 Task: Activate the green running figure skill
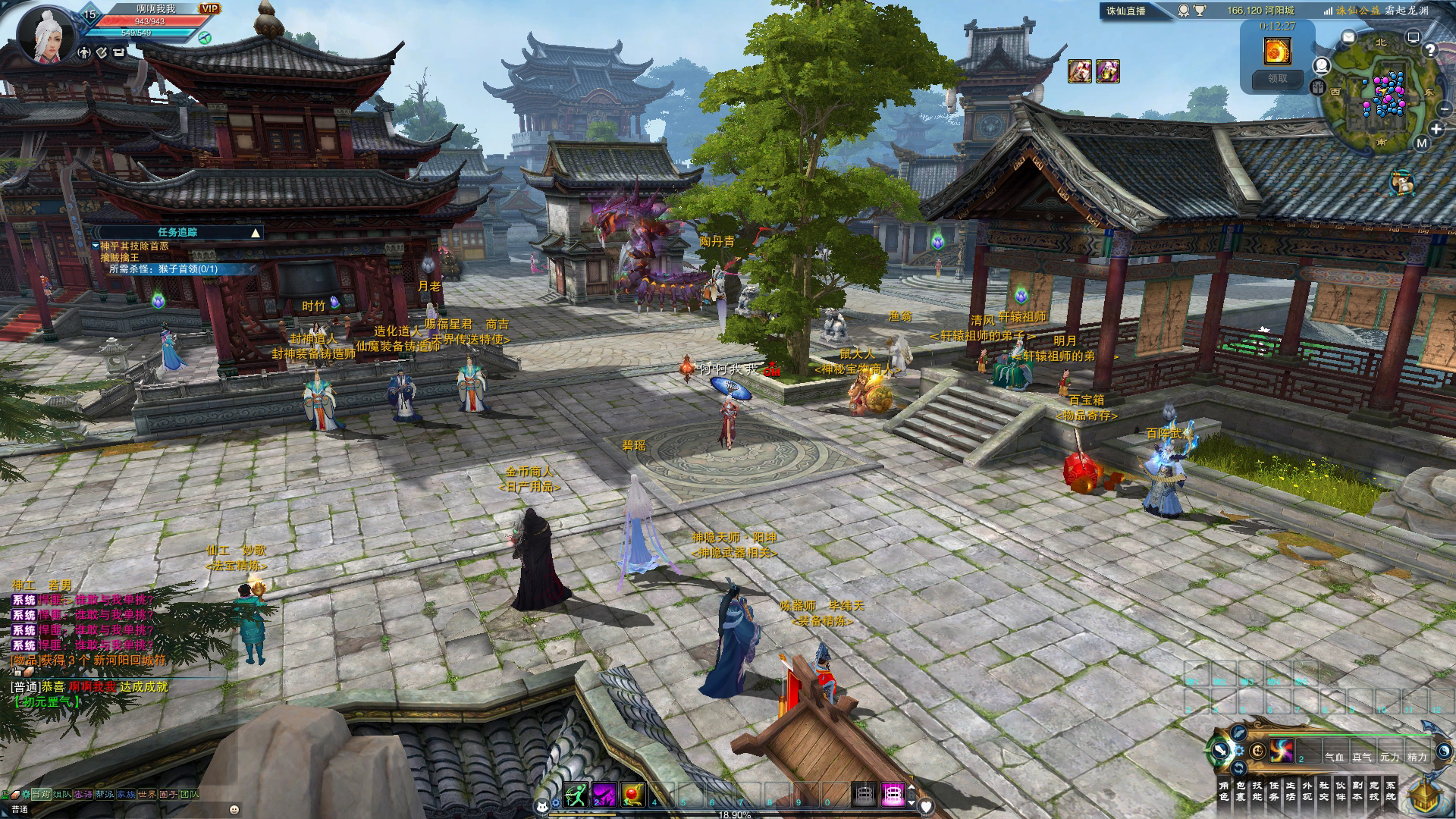tap(576, 794)
